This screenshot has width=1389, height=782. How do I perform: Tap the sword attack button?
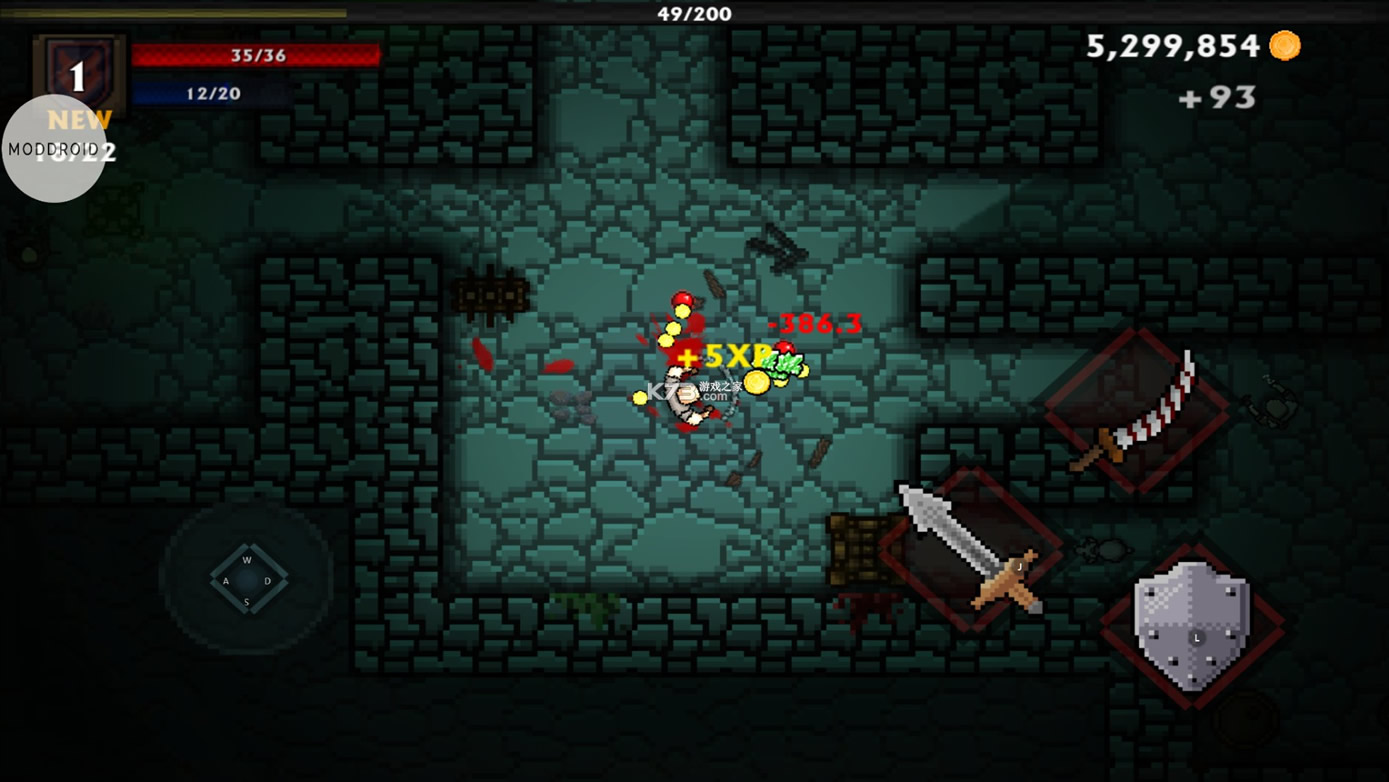coord(971,549)
